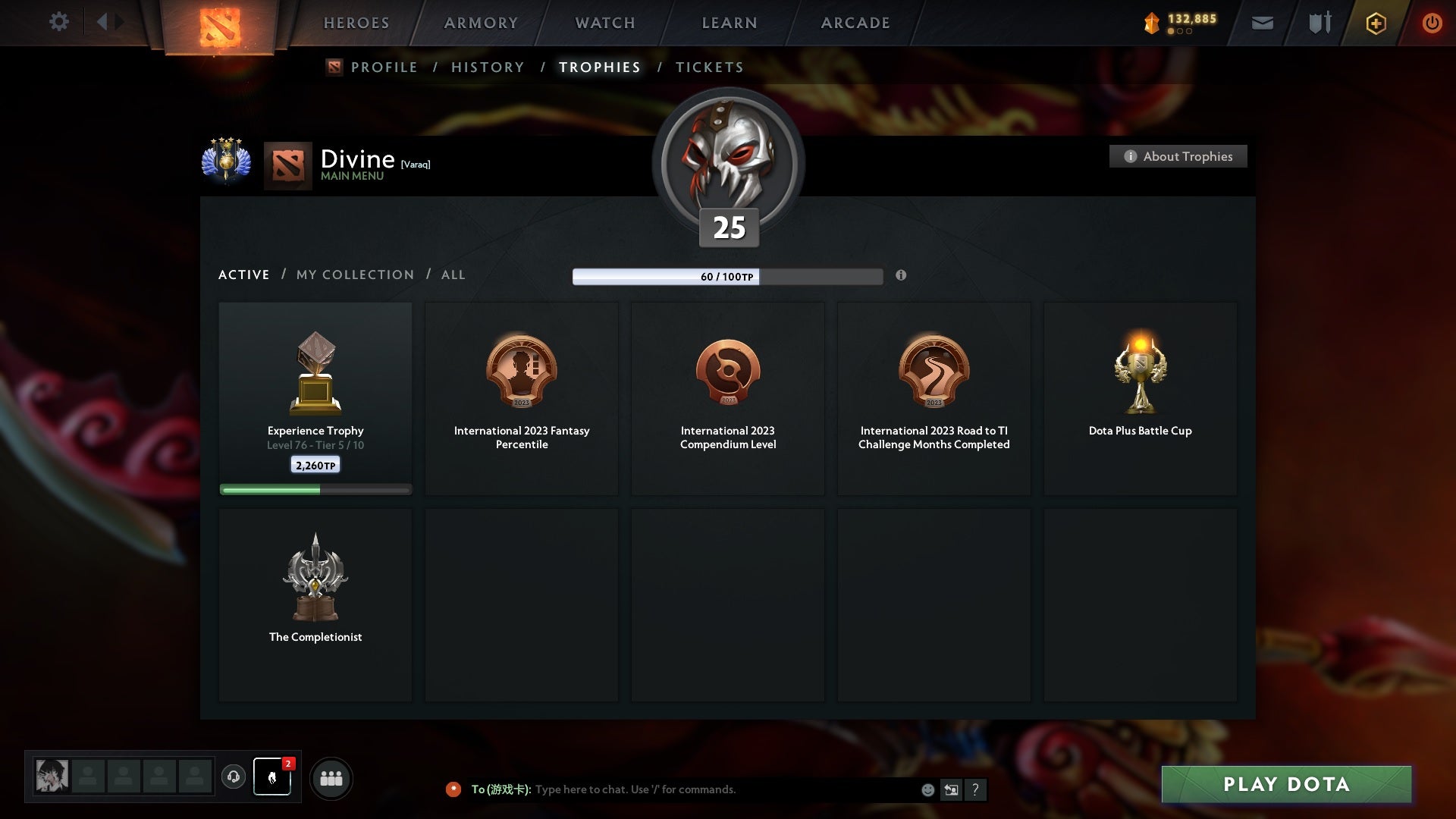
Task: Click the hero card with the red 2 badge
Action: click(x=271, y=777)
